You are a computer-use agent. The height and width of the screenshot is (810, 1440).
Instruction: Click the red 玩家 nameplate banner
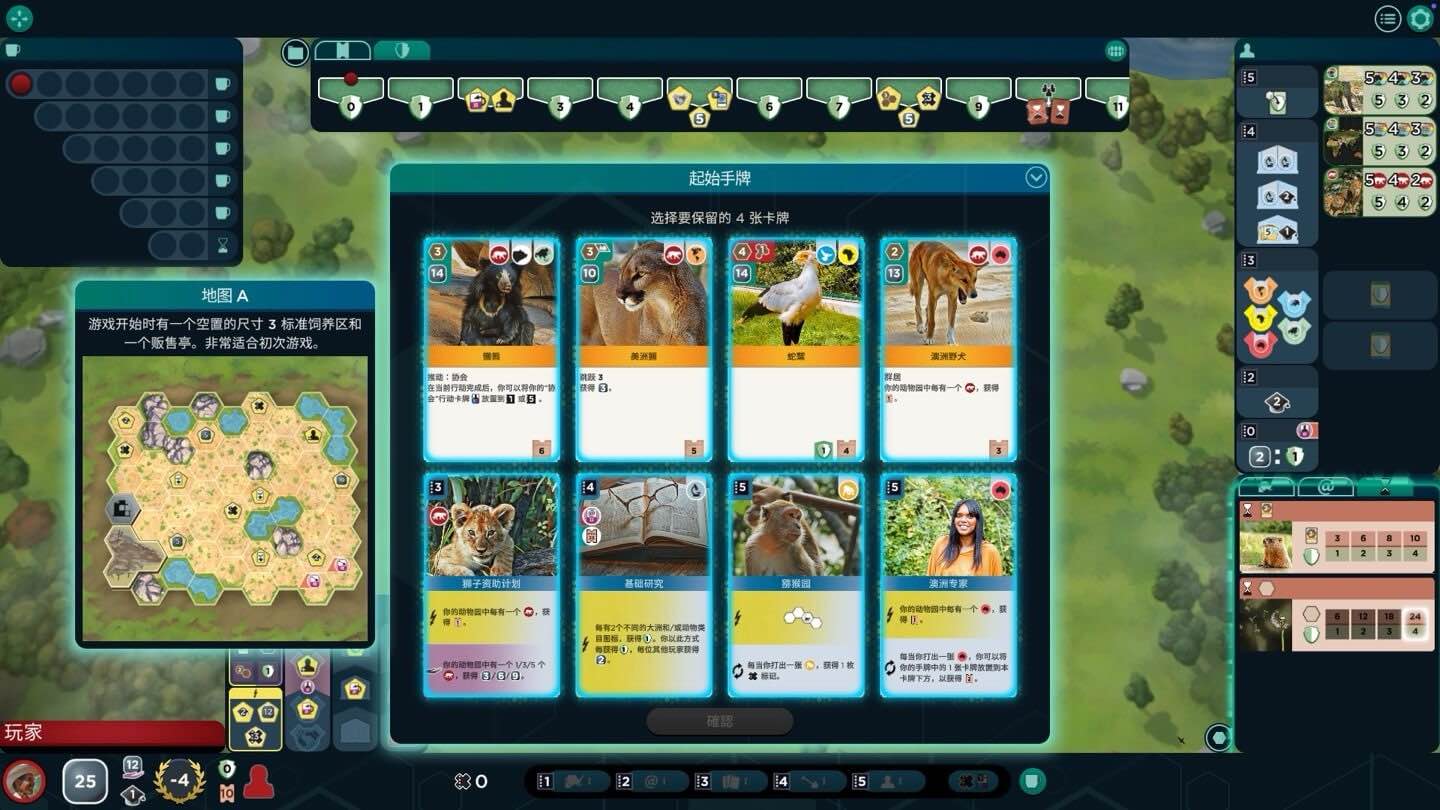(x=110, y=733)
